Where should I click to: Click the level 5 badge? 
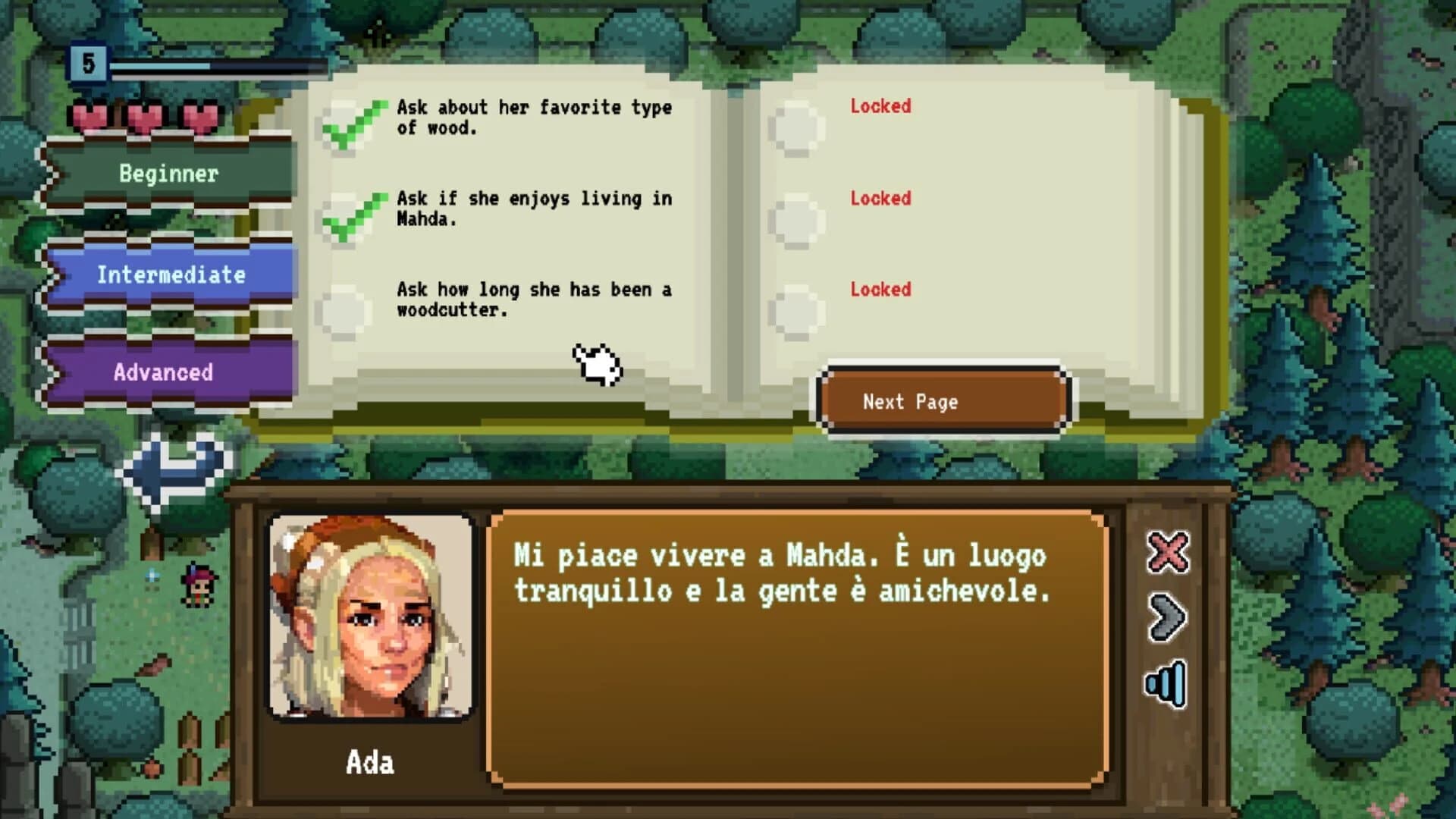pyautogui.click(x=89, y=63)
